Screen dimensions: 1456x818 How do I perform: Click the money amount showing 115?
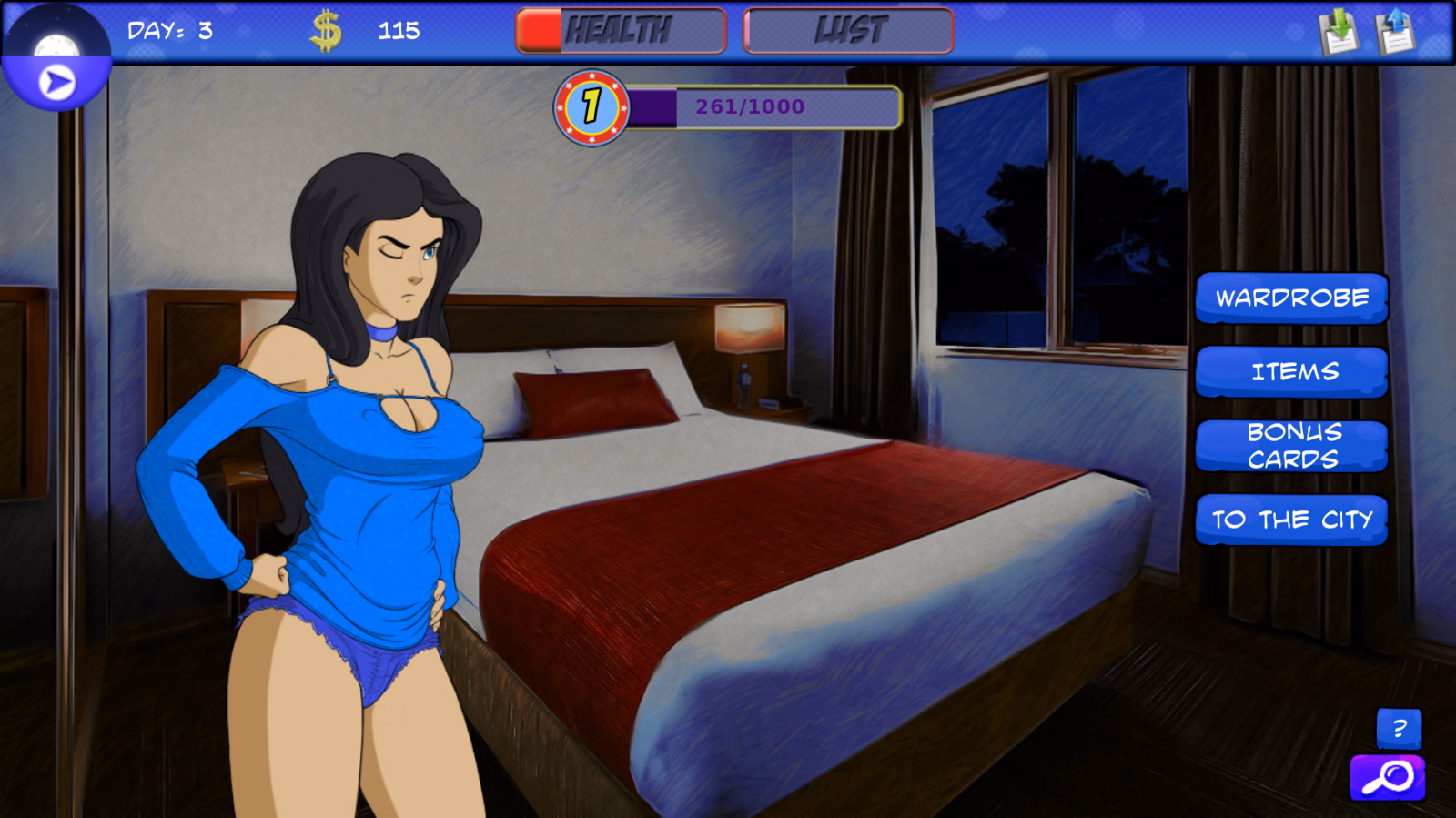pyautogui.click(x=398, y=29)
